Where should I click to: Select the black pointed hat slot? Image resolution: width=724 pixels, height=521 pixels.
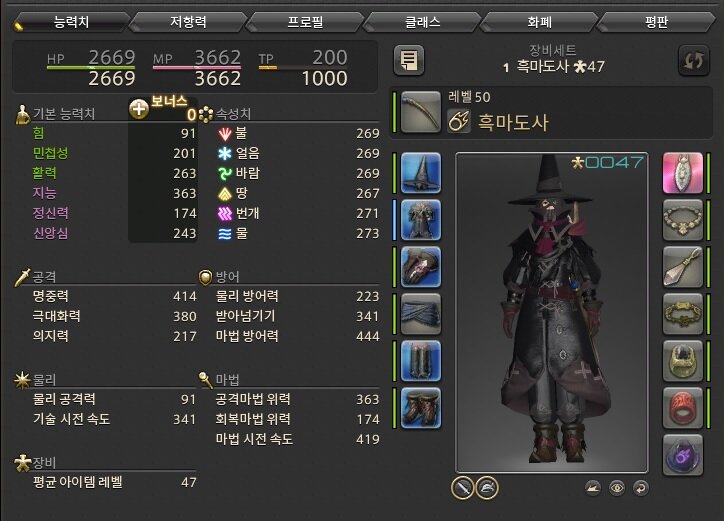pyautogui.click(x=422, y=173)
